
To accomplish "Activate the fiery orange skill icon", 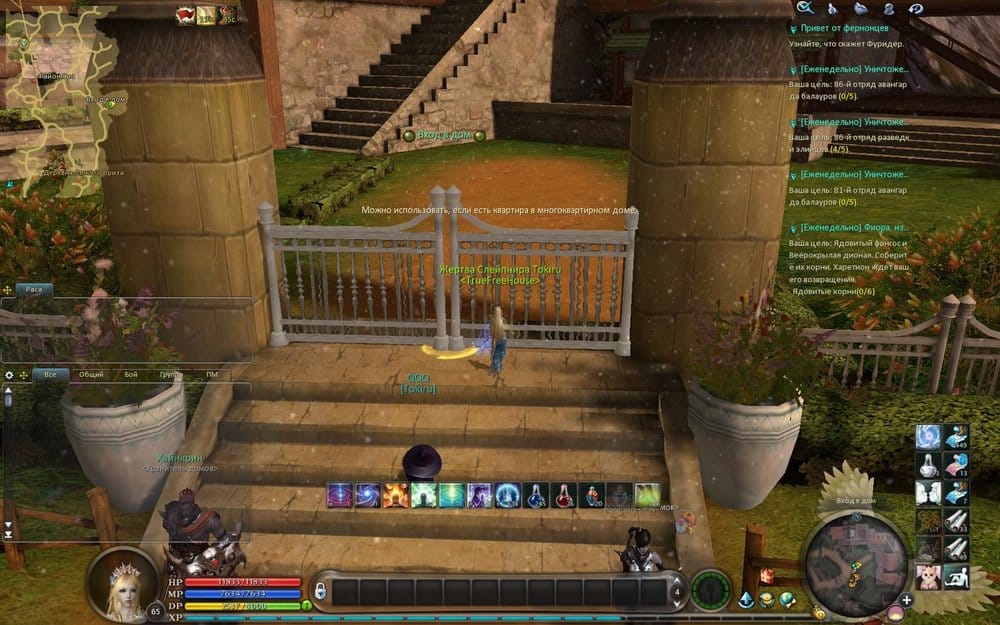I will [x=395, y=495].
